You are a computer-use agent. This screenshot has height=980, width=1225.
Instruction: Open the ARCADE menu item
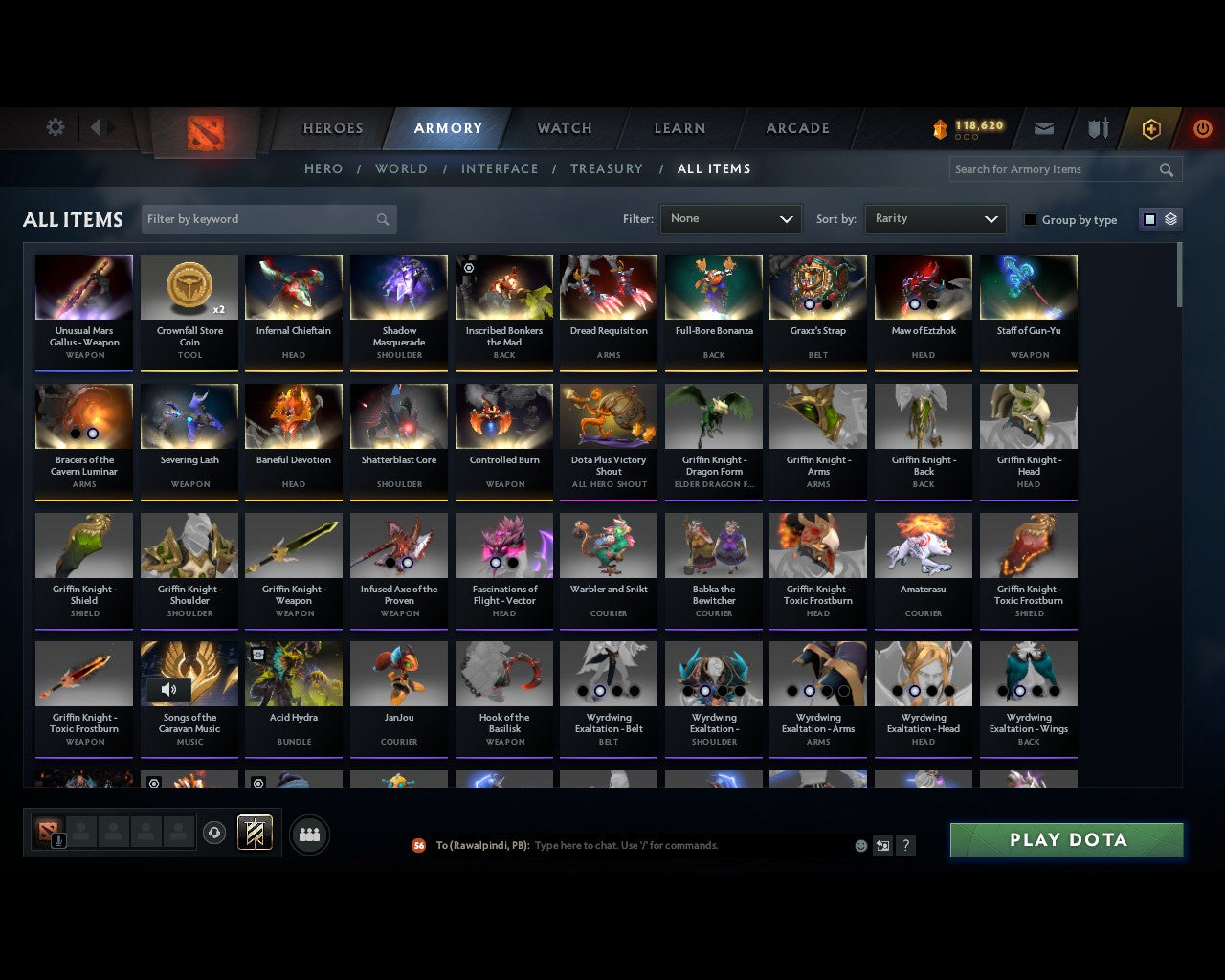(x=795, y=127)
